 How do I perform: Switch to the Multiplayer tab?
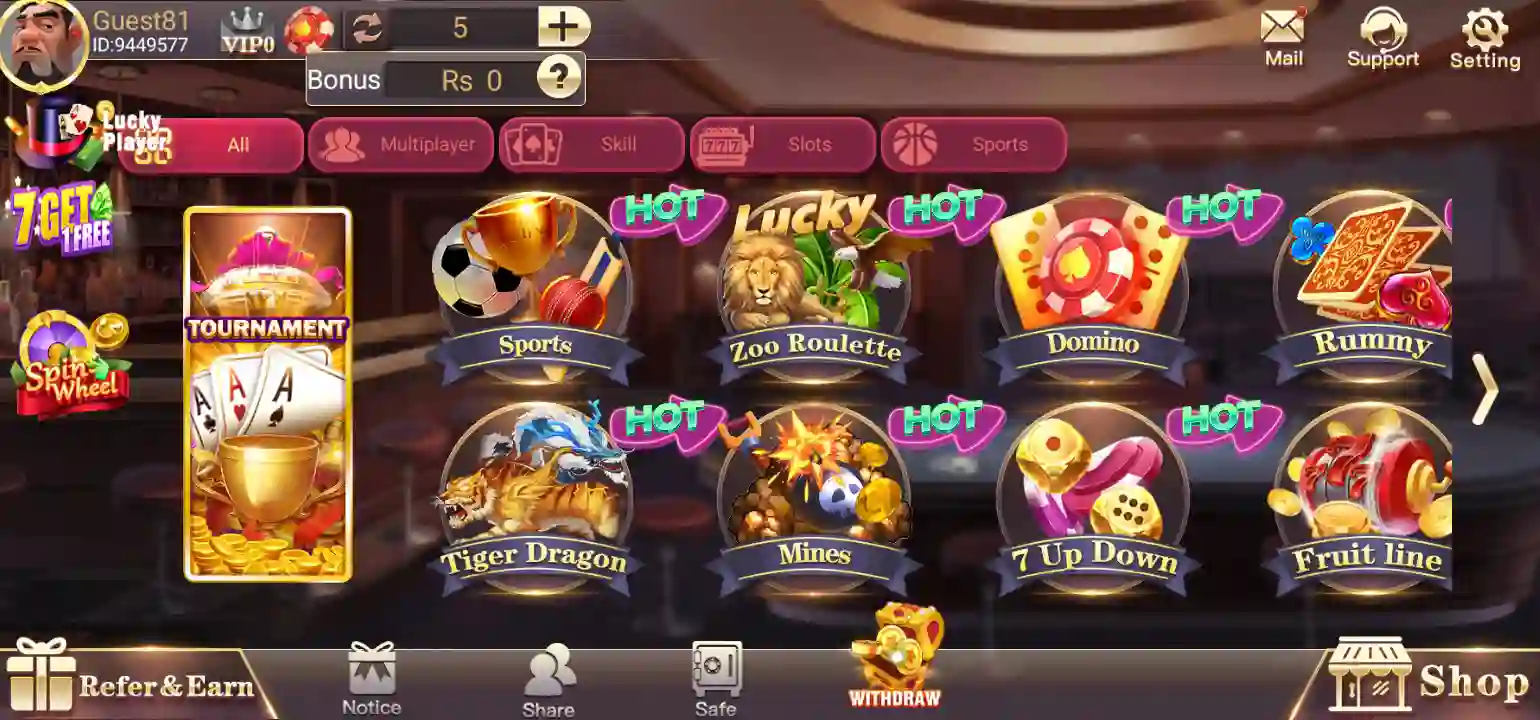tap(400, 144)
